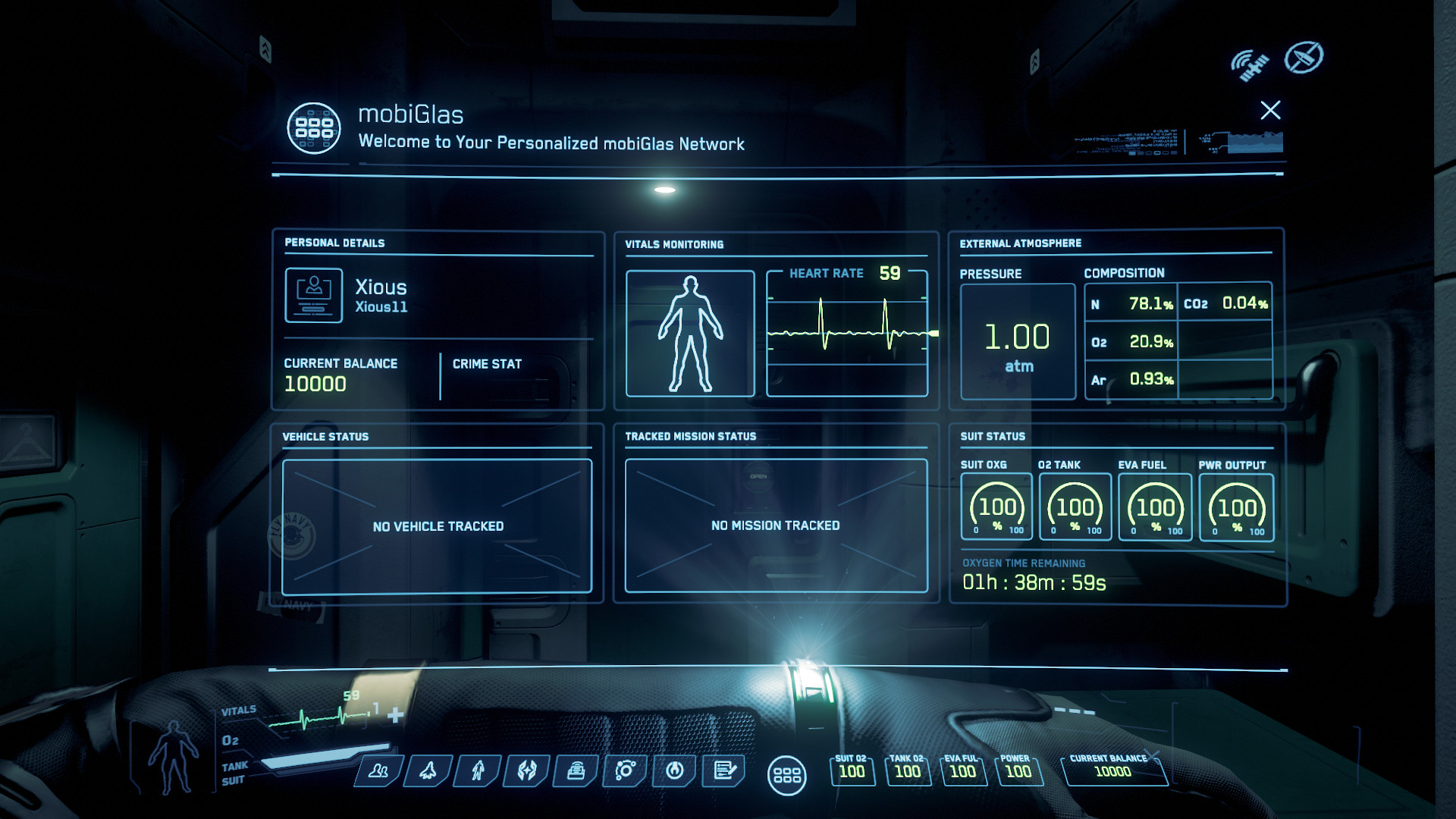
Task: Click the satellite signal icon
Action: [x=1250, y=64]
